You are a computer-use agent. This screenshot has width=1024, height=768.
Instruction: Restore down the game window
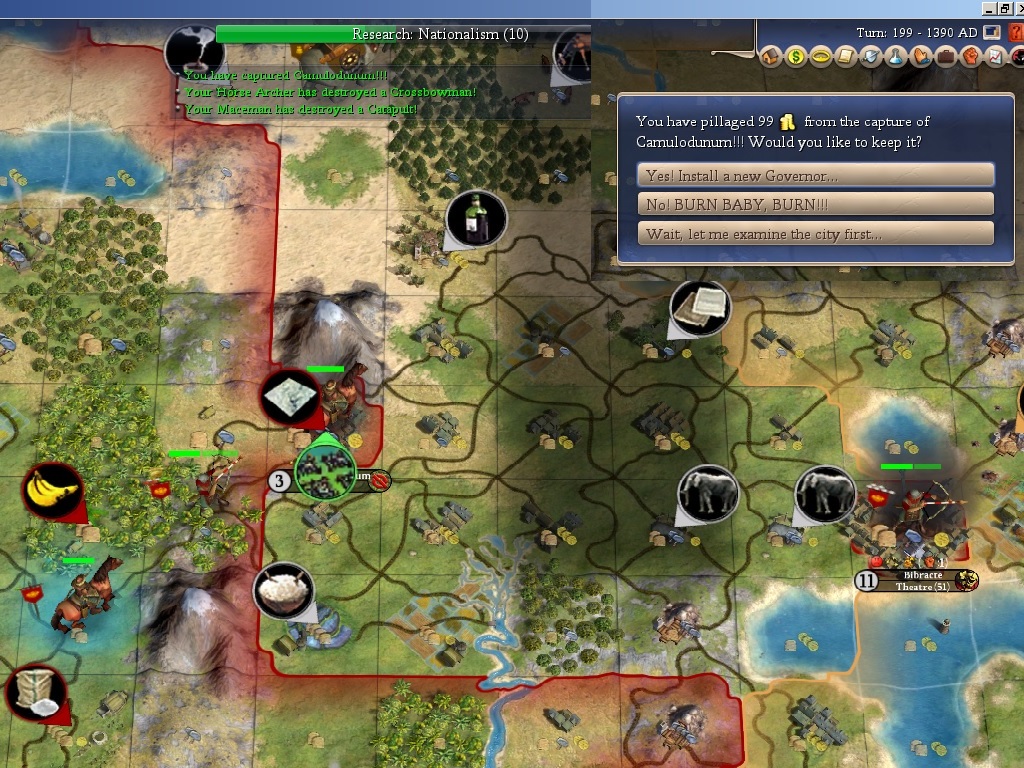[x=1004, y=8]
